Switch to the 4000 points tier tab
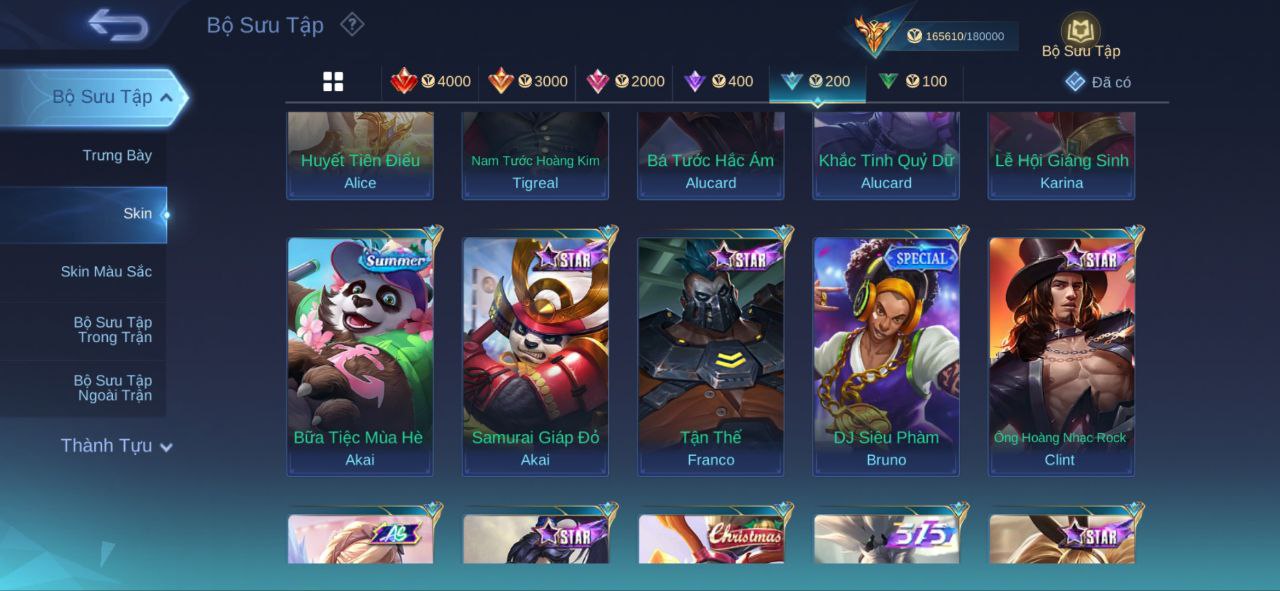The image size is (1280, 591). [x=431, y=82]
